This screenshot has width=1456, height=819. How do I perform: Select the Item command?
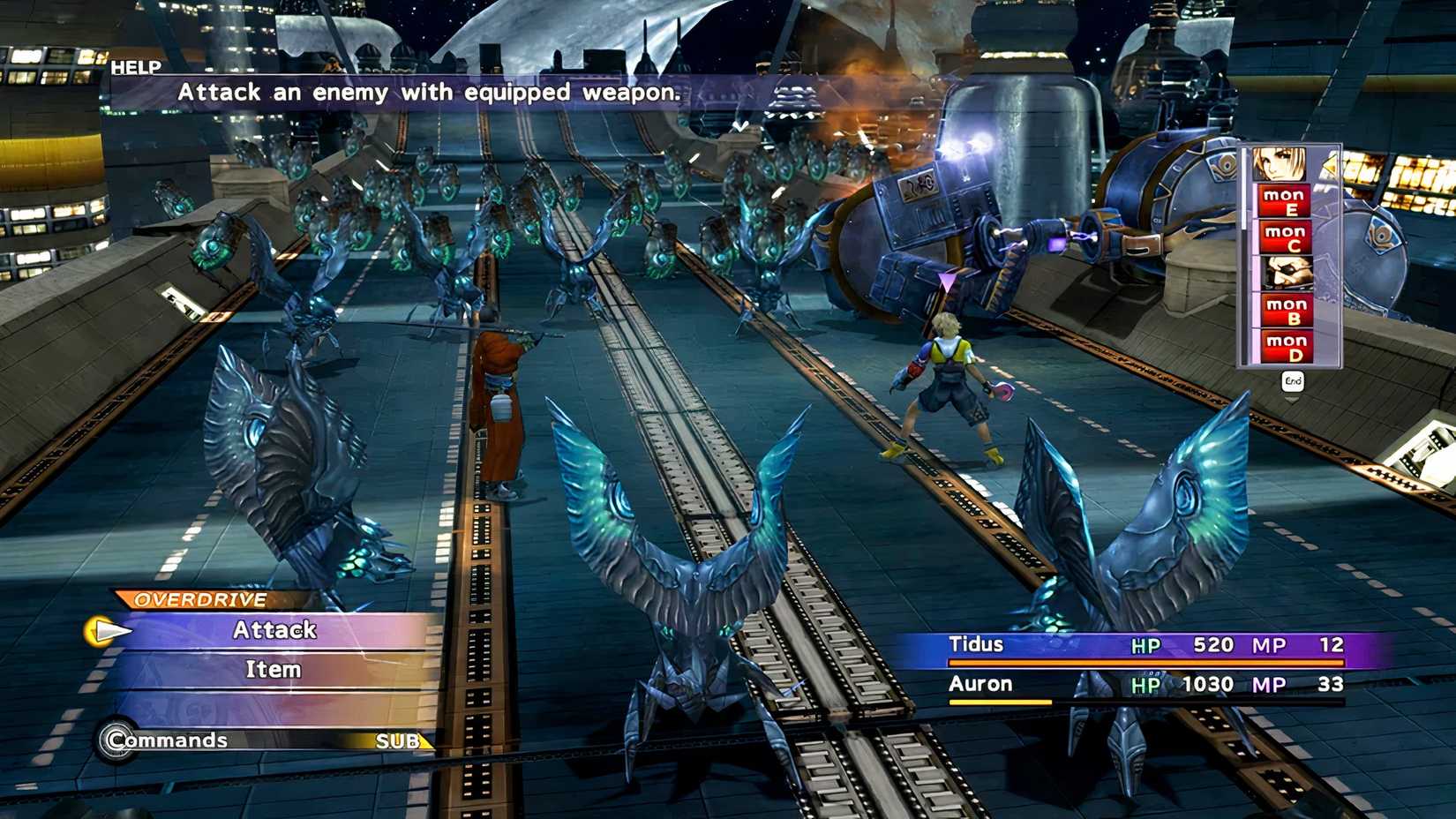[272, 668]
